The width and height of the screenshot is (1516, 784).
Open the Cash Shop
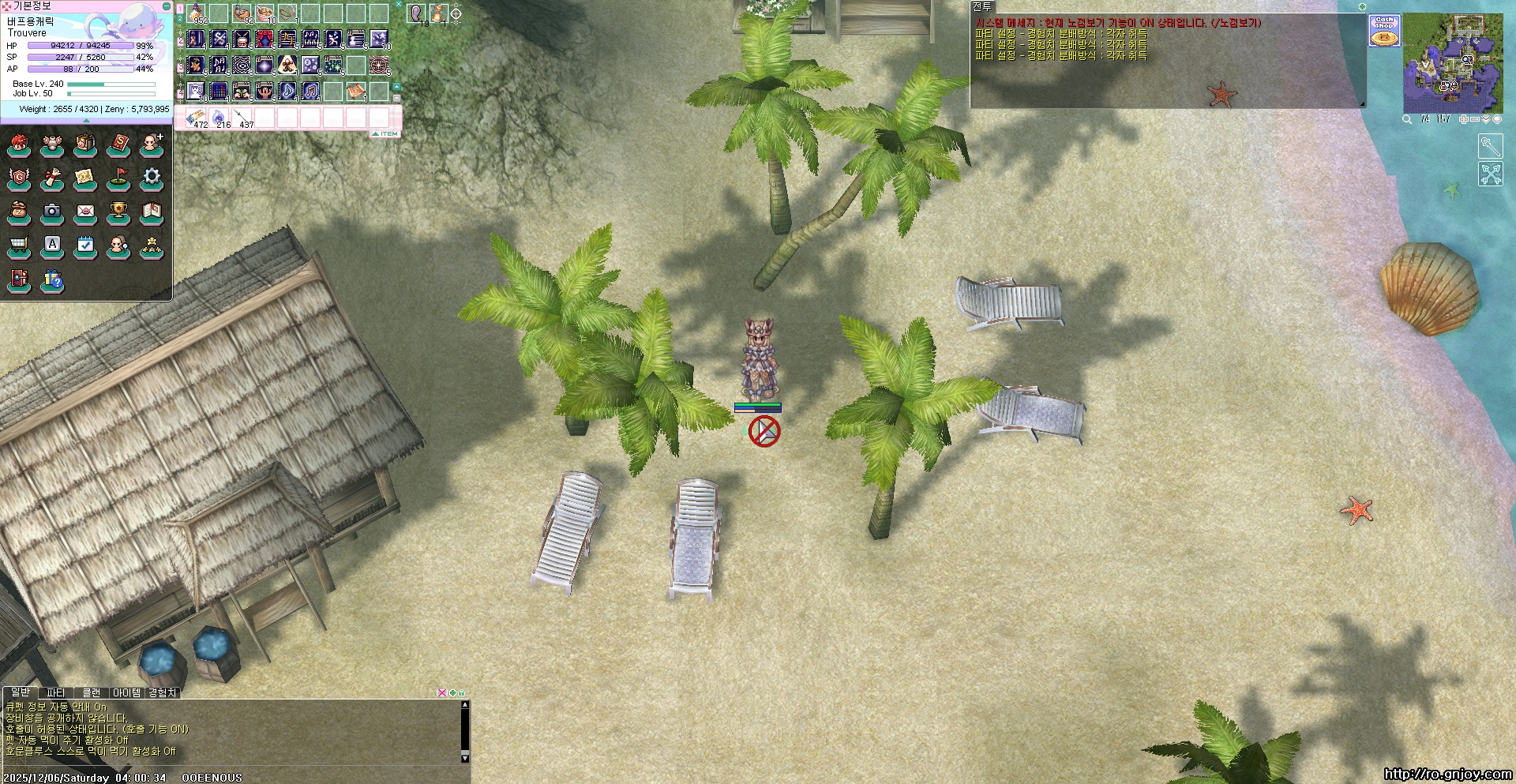pos(1384,30)
